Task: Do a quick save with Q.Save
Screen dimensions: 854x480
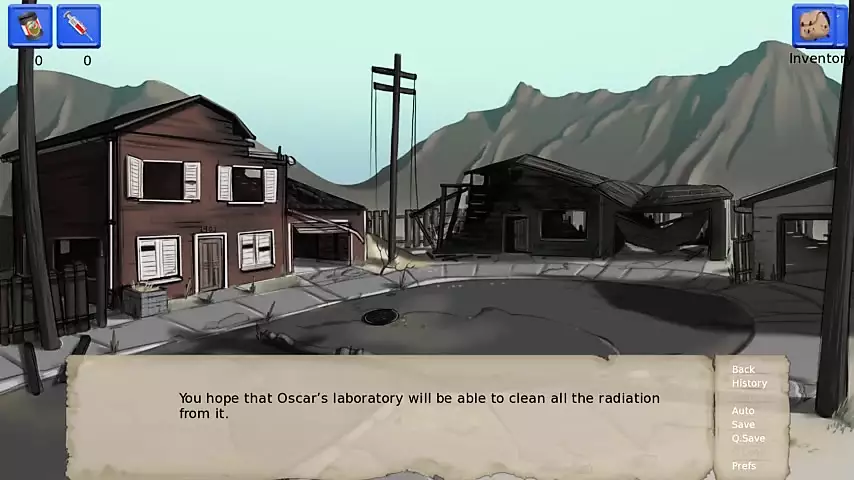Action: 748,439
